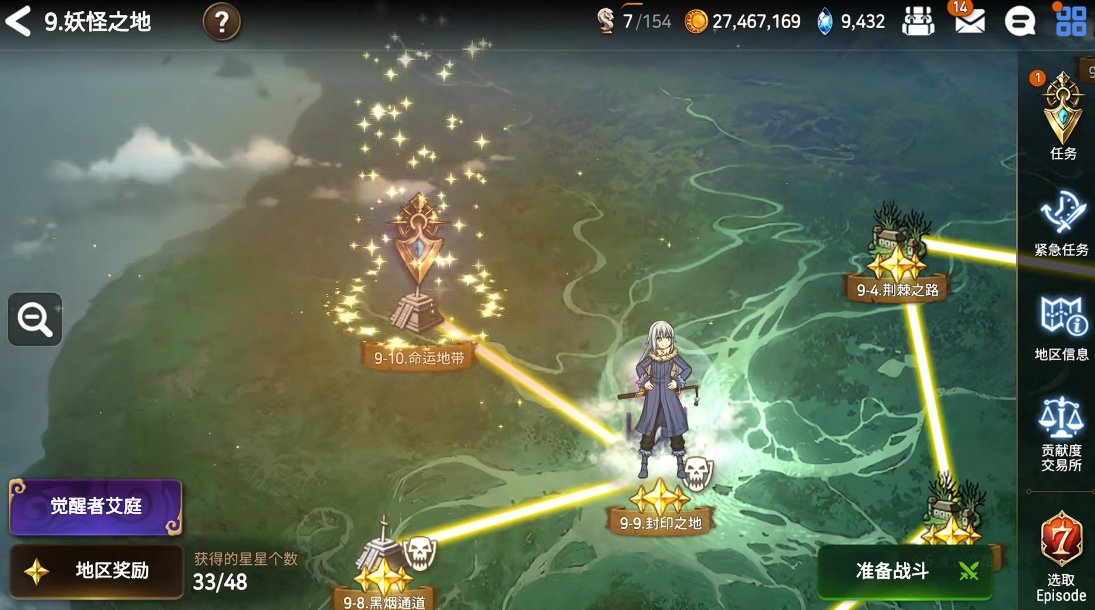Open the chat speech bubble icon
Viewport: 1095px width, 610px height.
pyautogui.click(x=1020, y=22)
